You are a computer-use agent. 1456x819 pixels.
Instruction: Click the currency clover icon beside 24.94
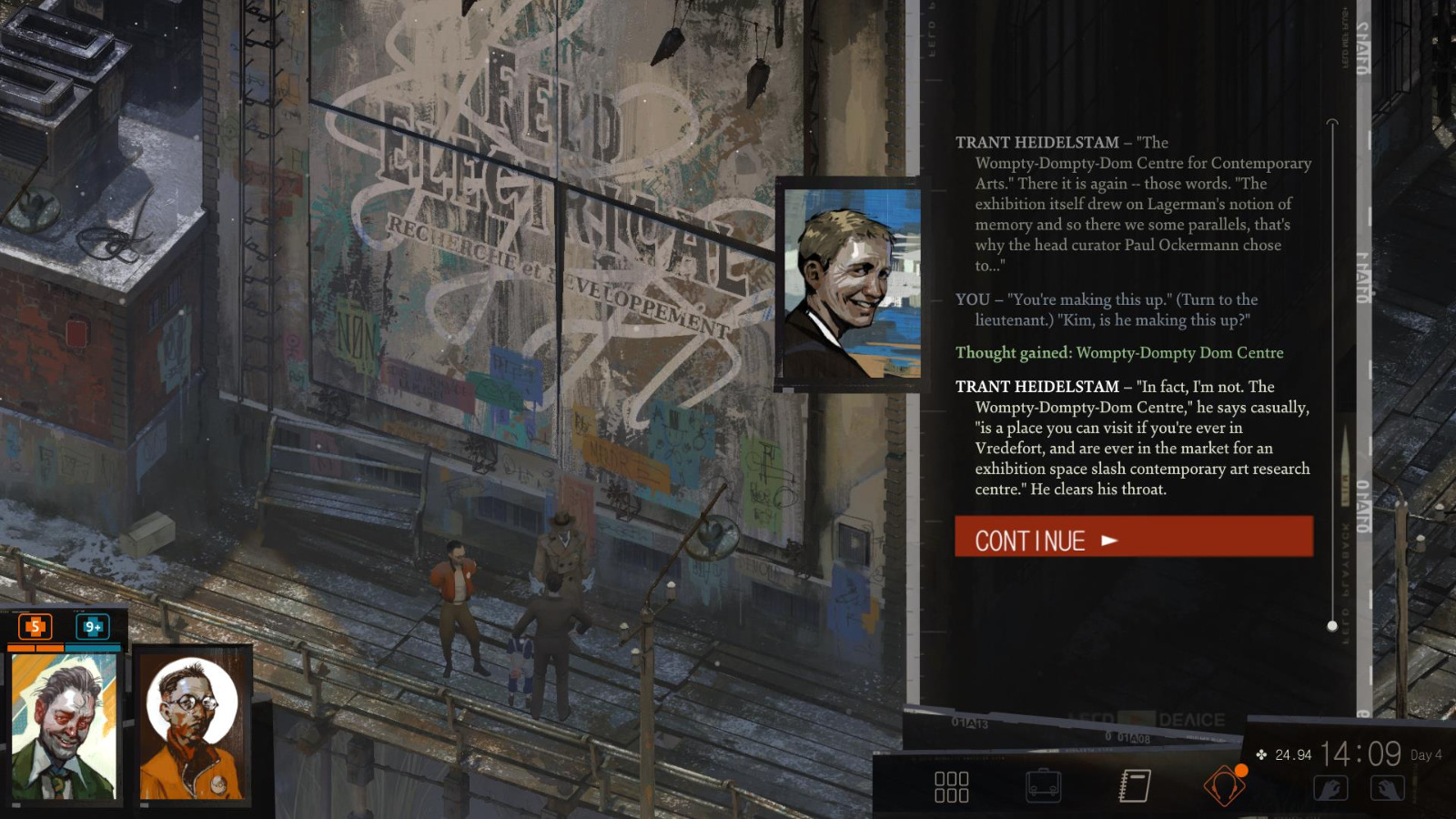tap(1260, 753)
